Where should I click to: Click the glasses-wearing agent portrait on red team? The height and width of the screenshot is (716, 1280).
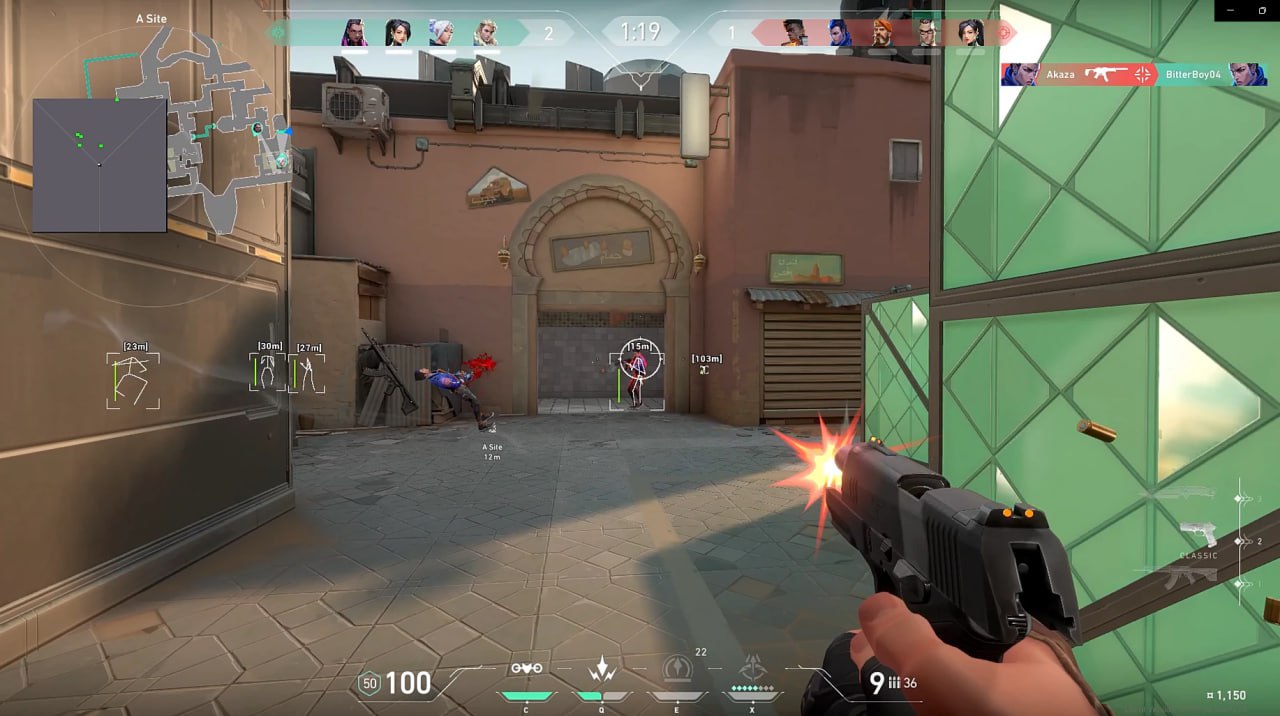pos(926,33)
